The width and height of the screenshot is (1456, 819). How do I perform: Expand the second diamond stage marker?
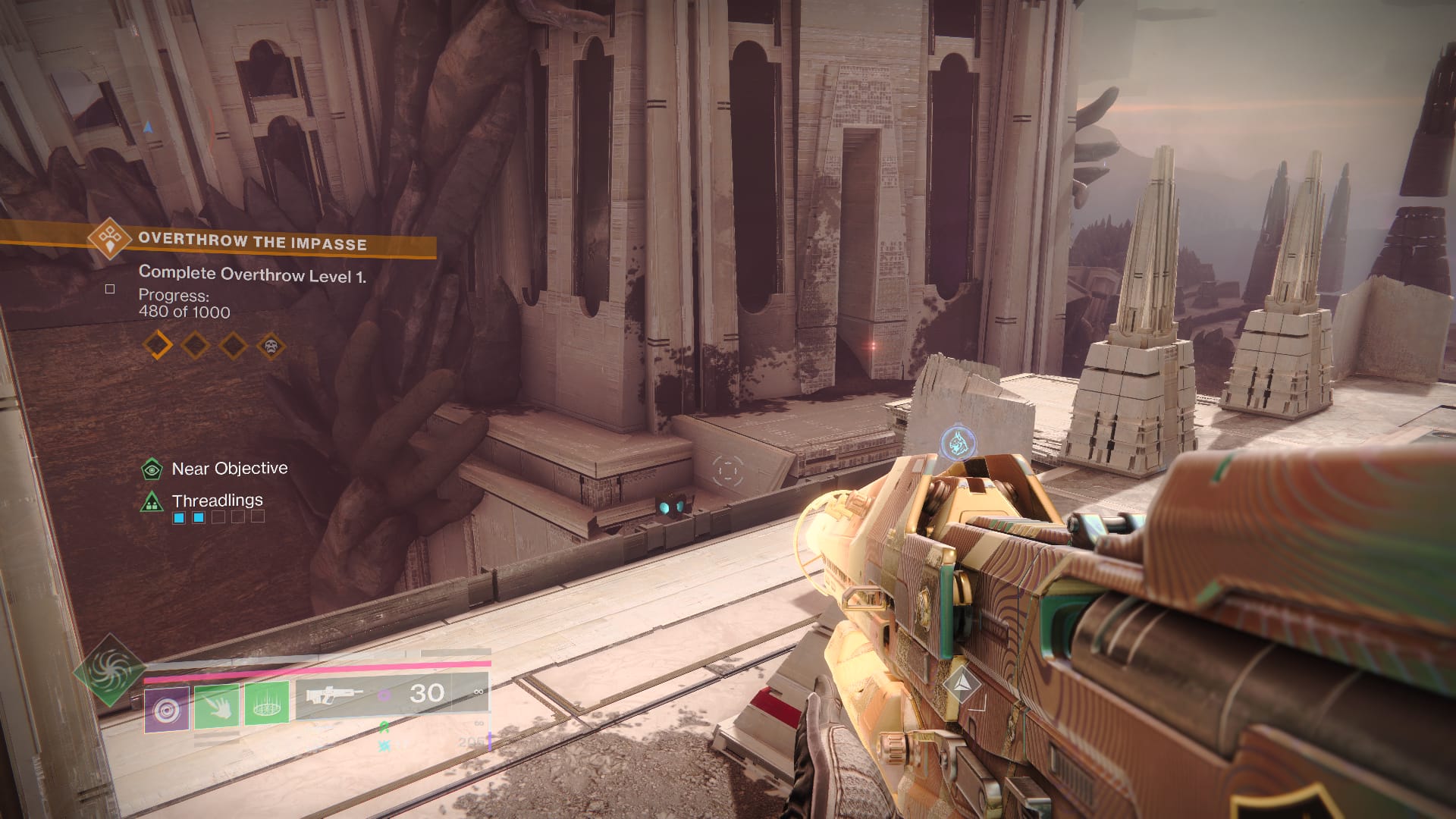point(195,346)
